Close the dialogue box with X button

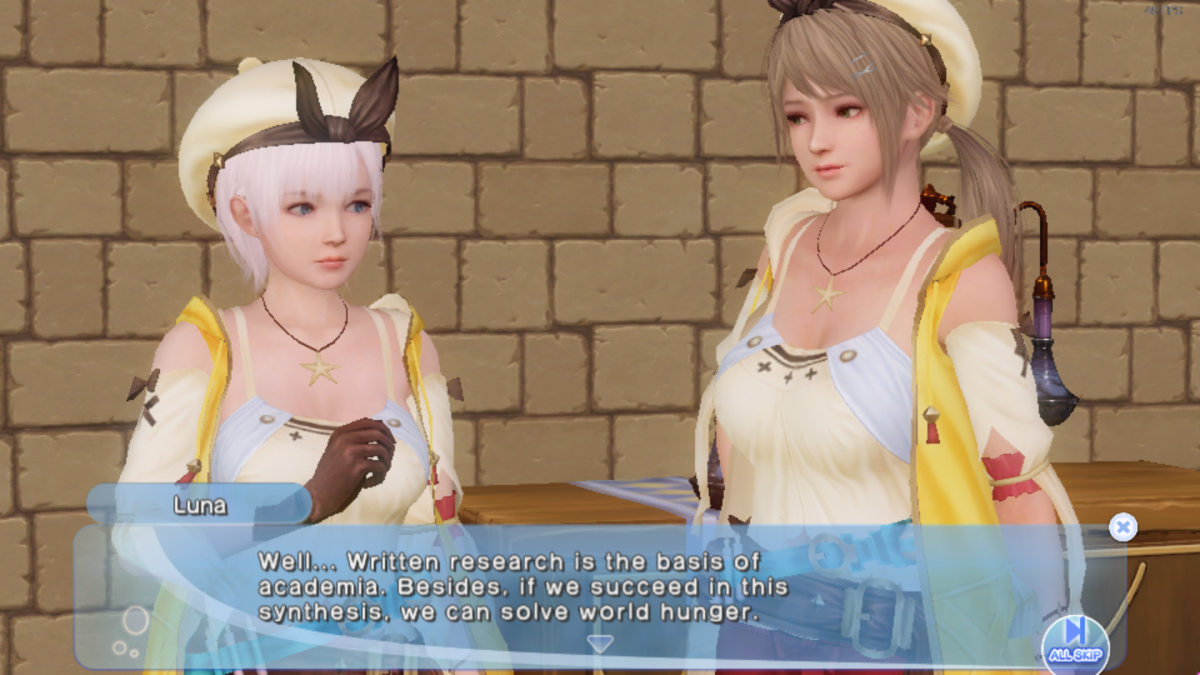pyautogui.click(x=1123, y=527)
